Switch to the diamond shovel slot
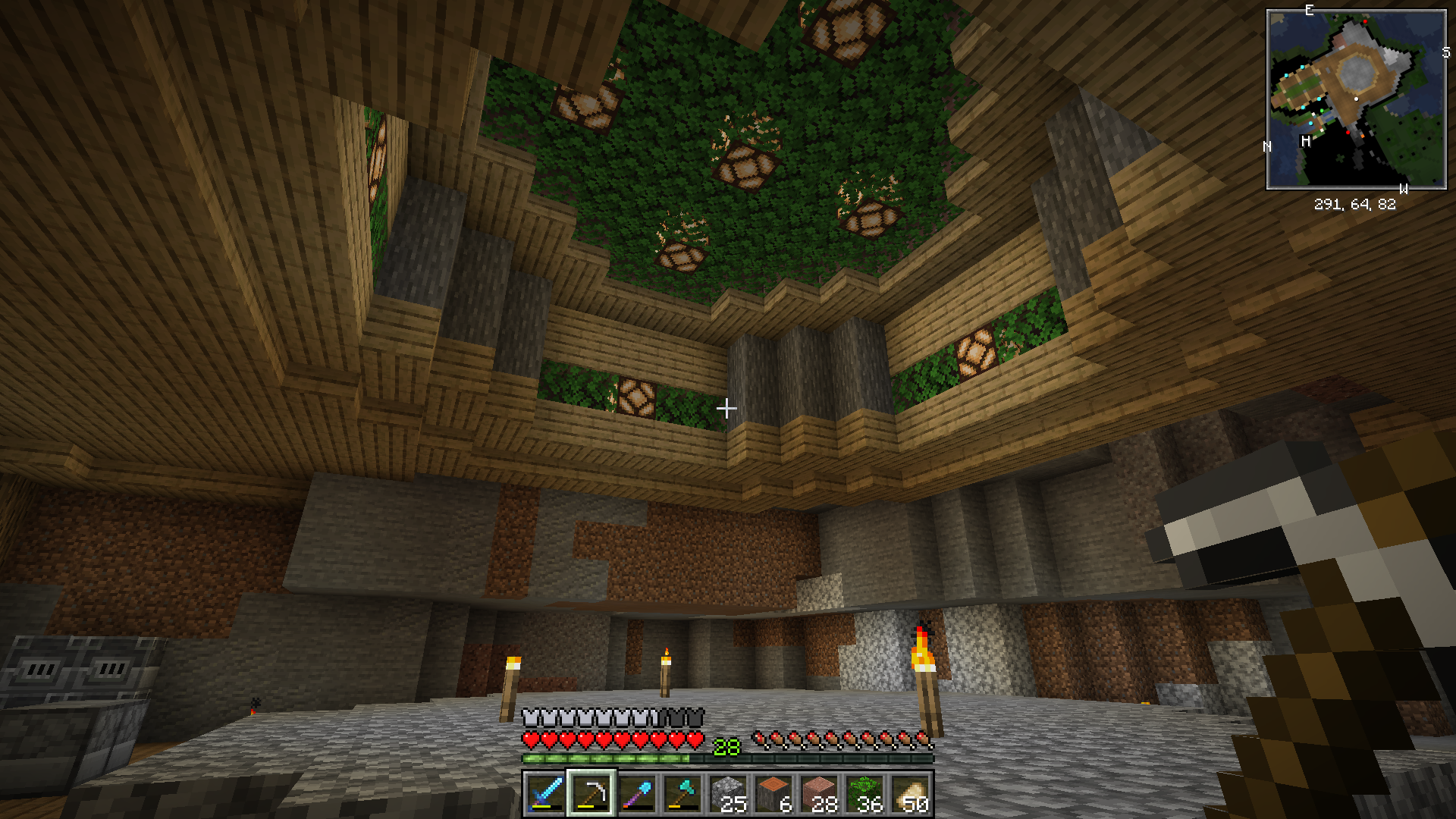Image resolution: width=1456 pixels, height=819 pixels. (637, 794)
